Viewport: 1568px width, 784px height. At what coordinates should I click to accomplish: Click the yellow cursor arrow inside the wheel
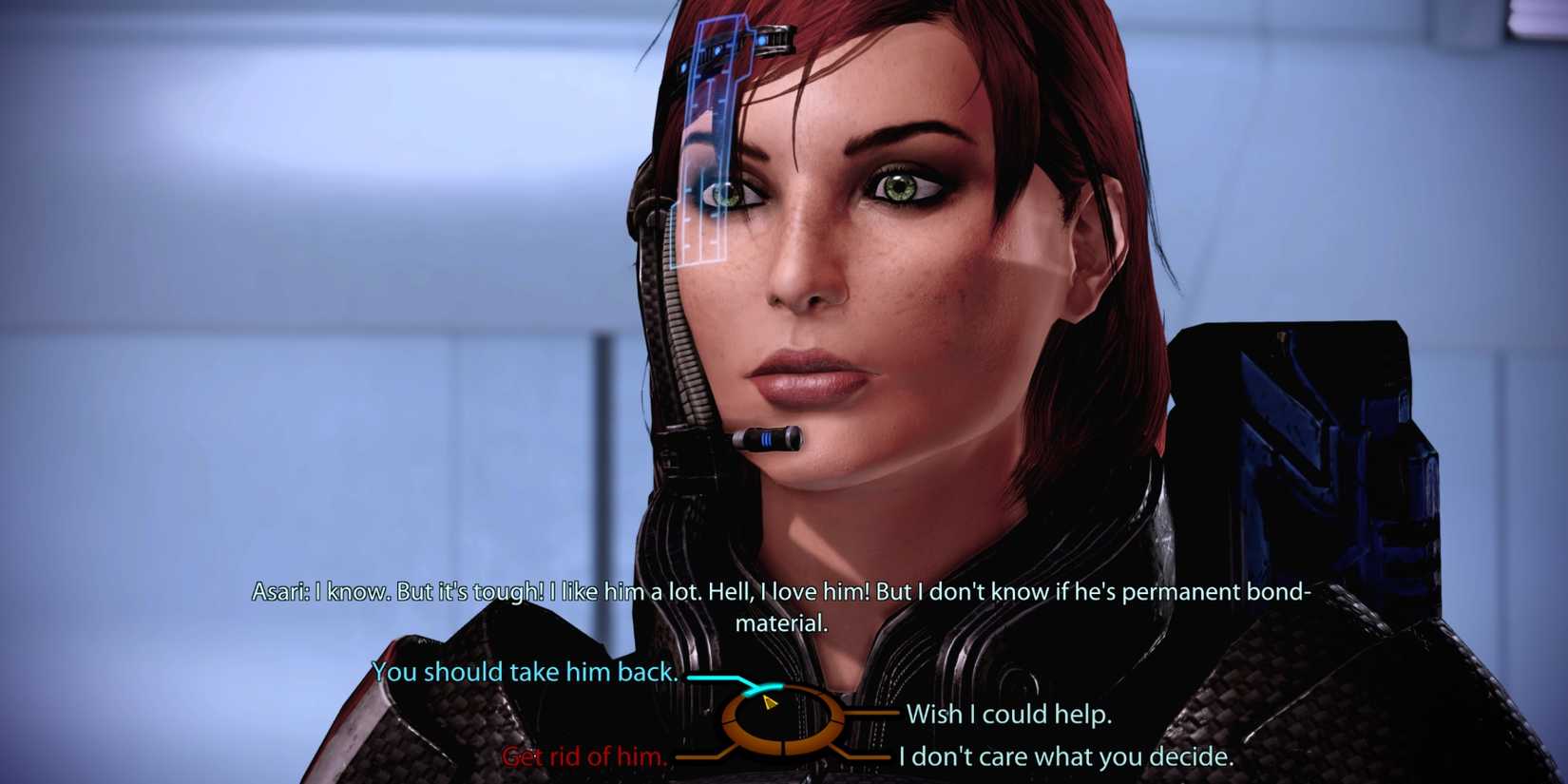(x=768, y=703)
